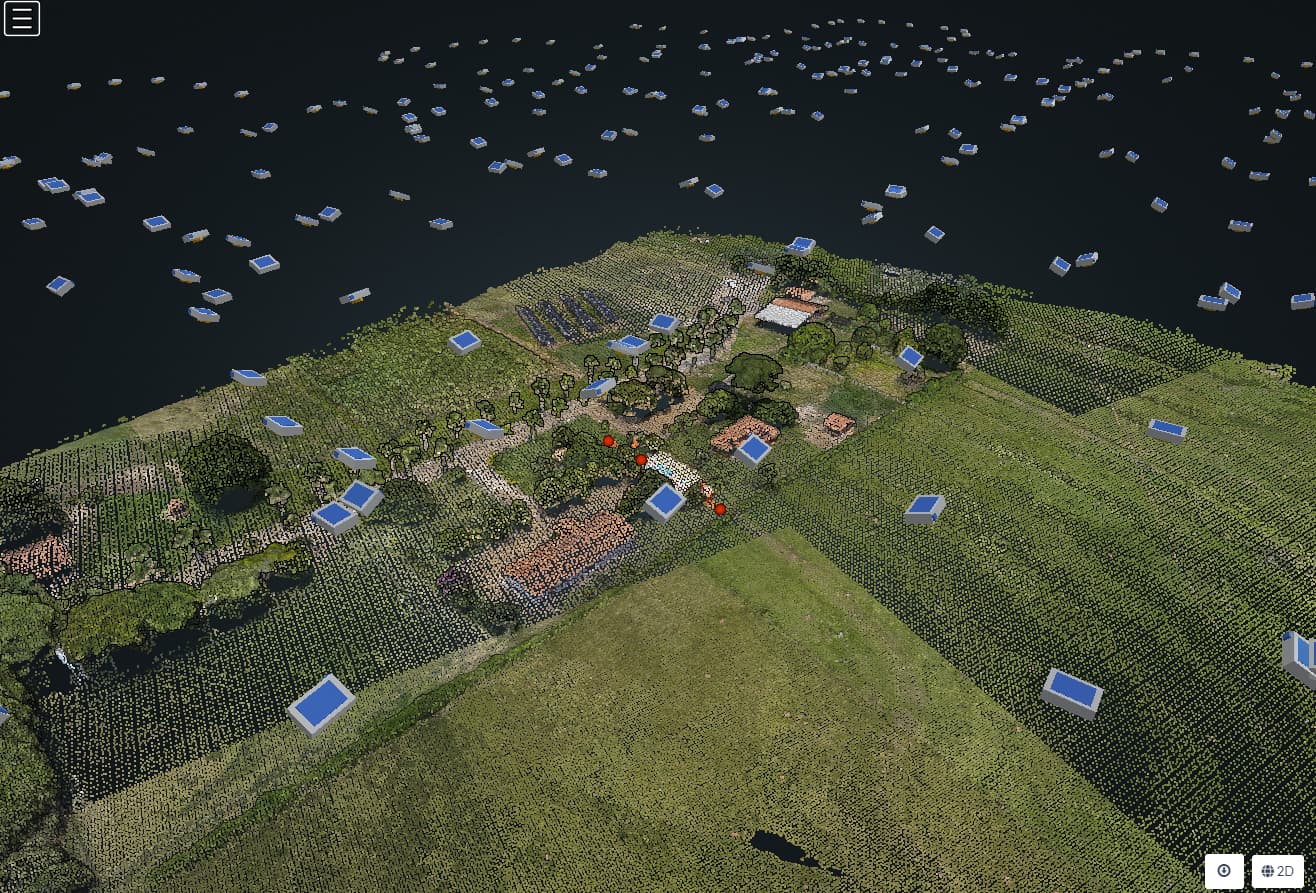
Task: Click the camera marker at the bottom-right field edge
Action: [1074, 690]
